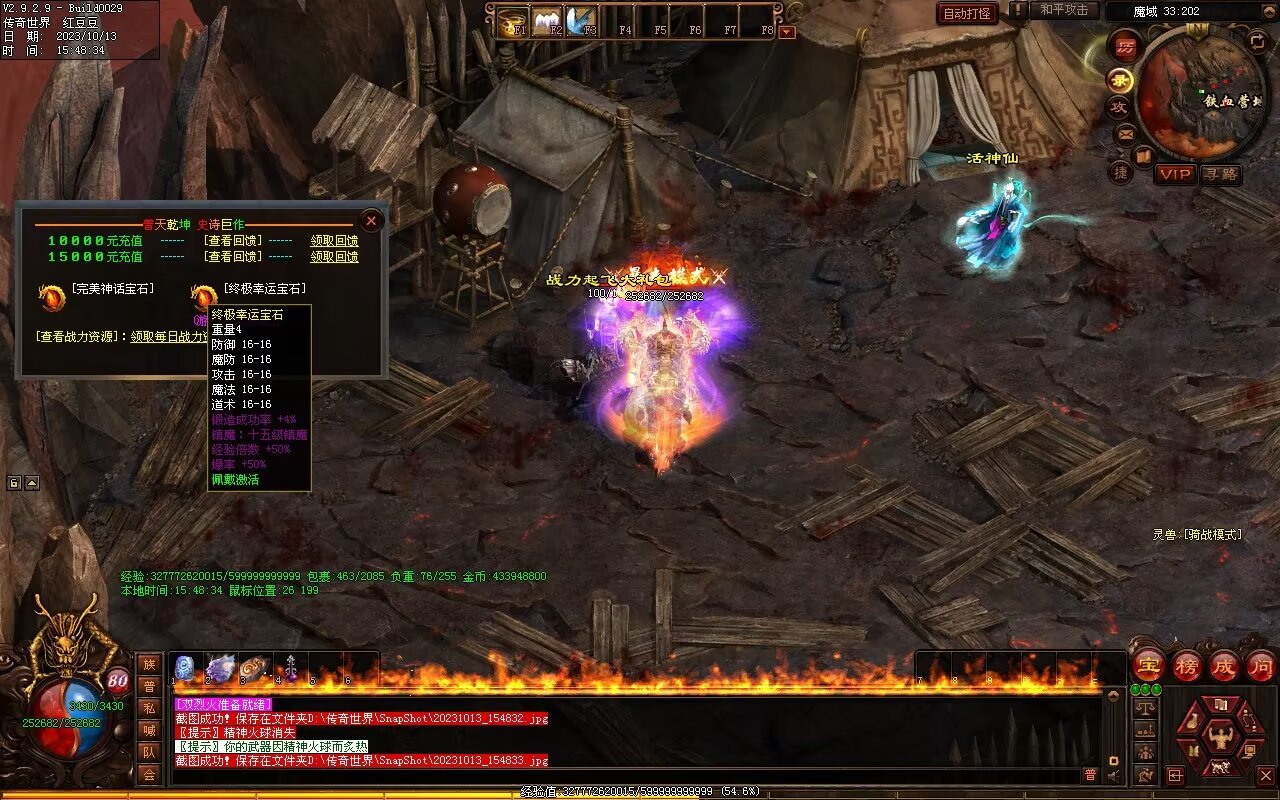Screen dimensions: 1280x800
Task: Open the 成 achievements button
Action: pos(1224,666)
